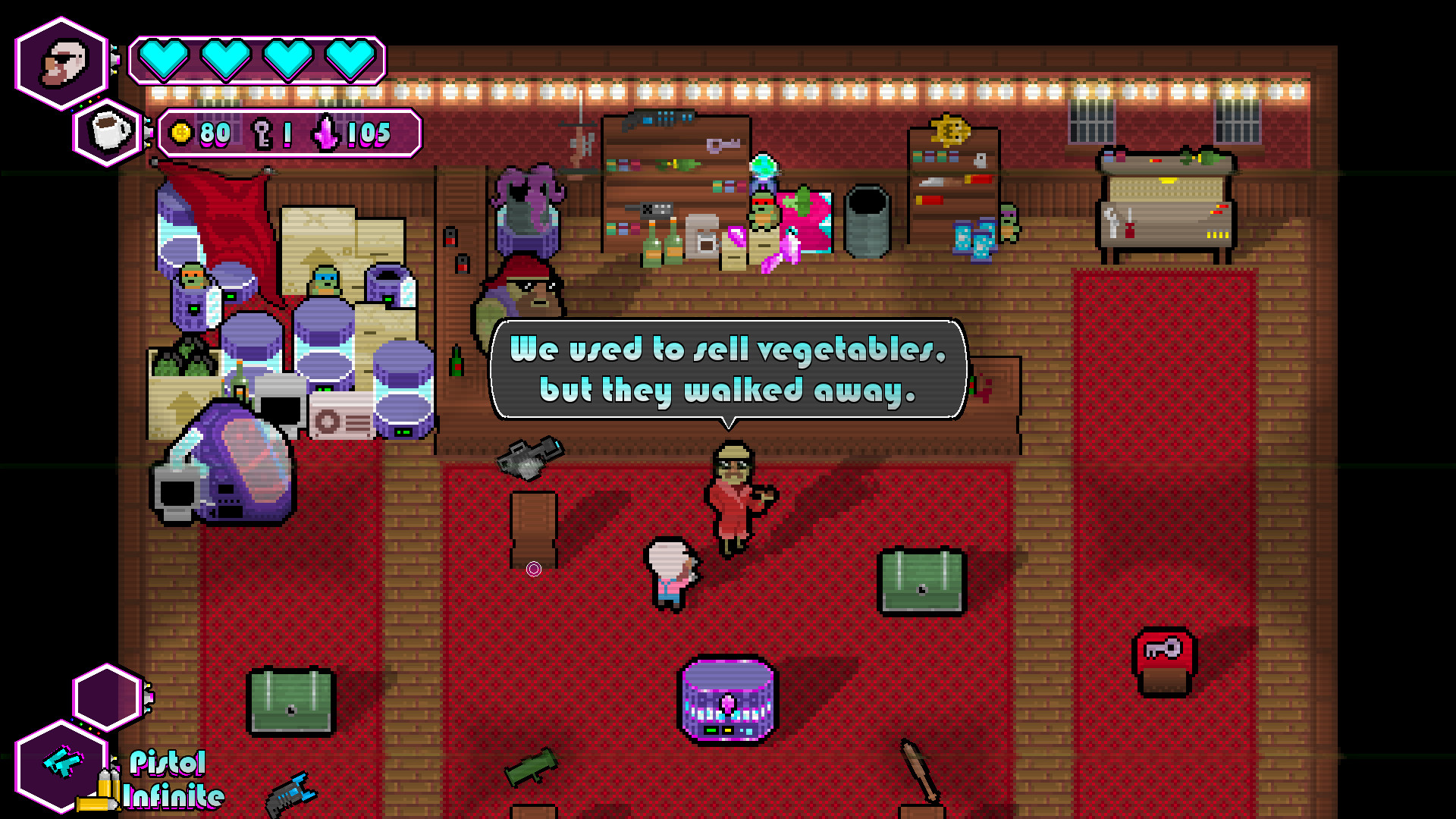Viewport: 1456px width, 819px height.
Task: Select the ammo icon under the weapon slot
Action: pos(106,789)
